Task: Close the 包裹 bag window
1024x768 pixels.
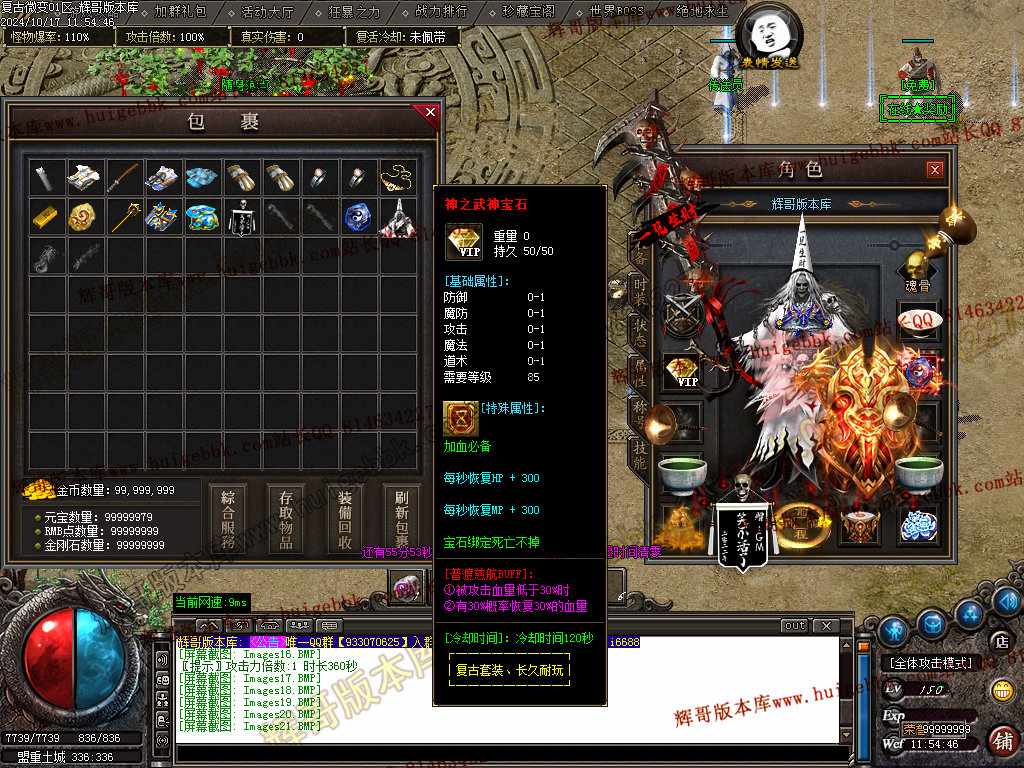Action: pos(431,113)
